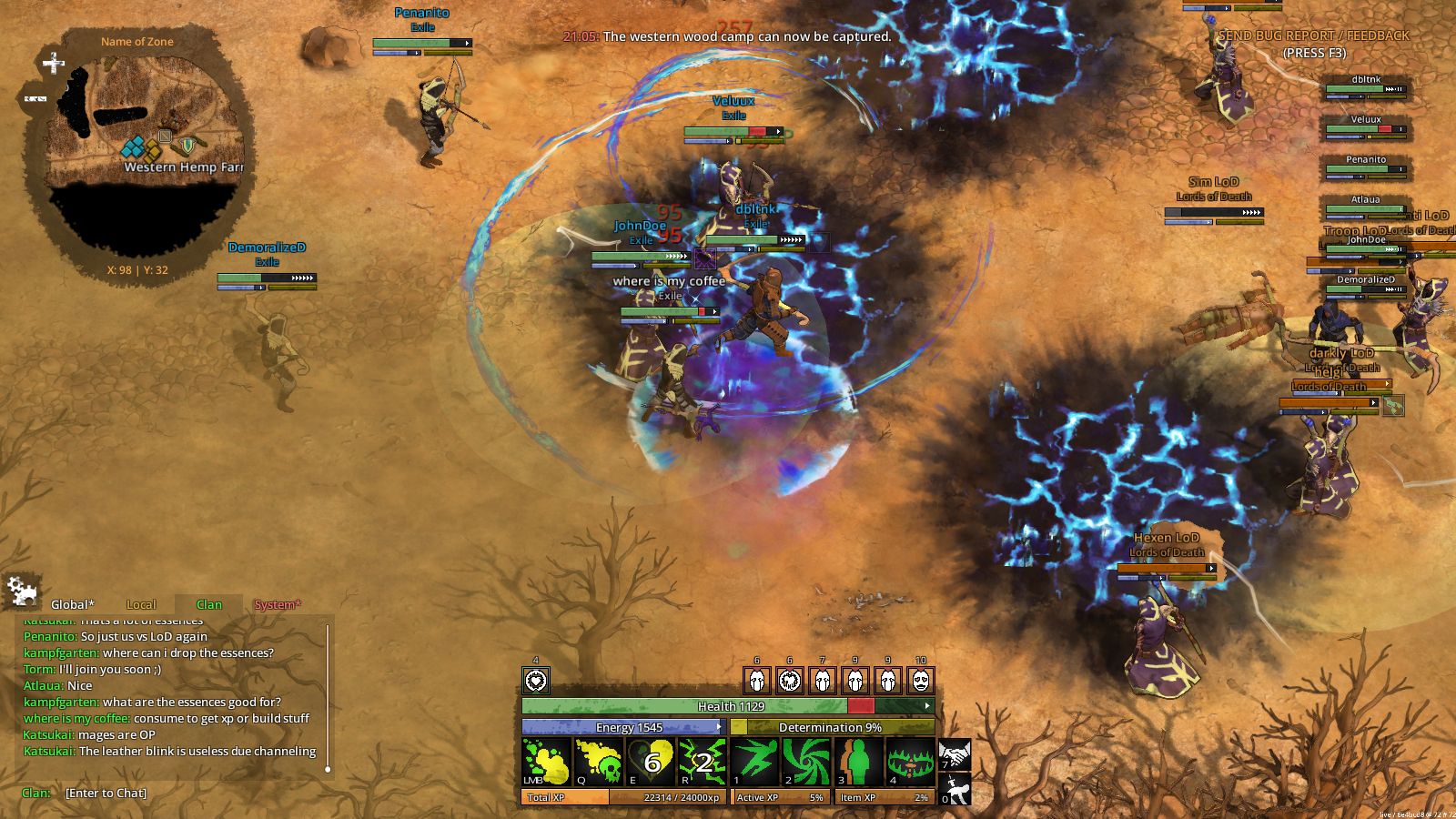The height and width of the screenshot is (819, 1456).
Task: Activate the E heart ability on cooldown
Action: pos(651,762)
